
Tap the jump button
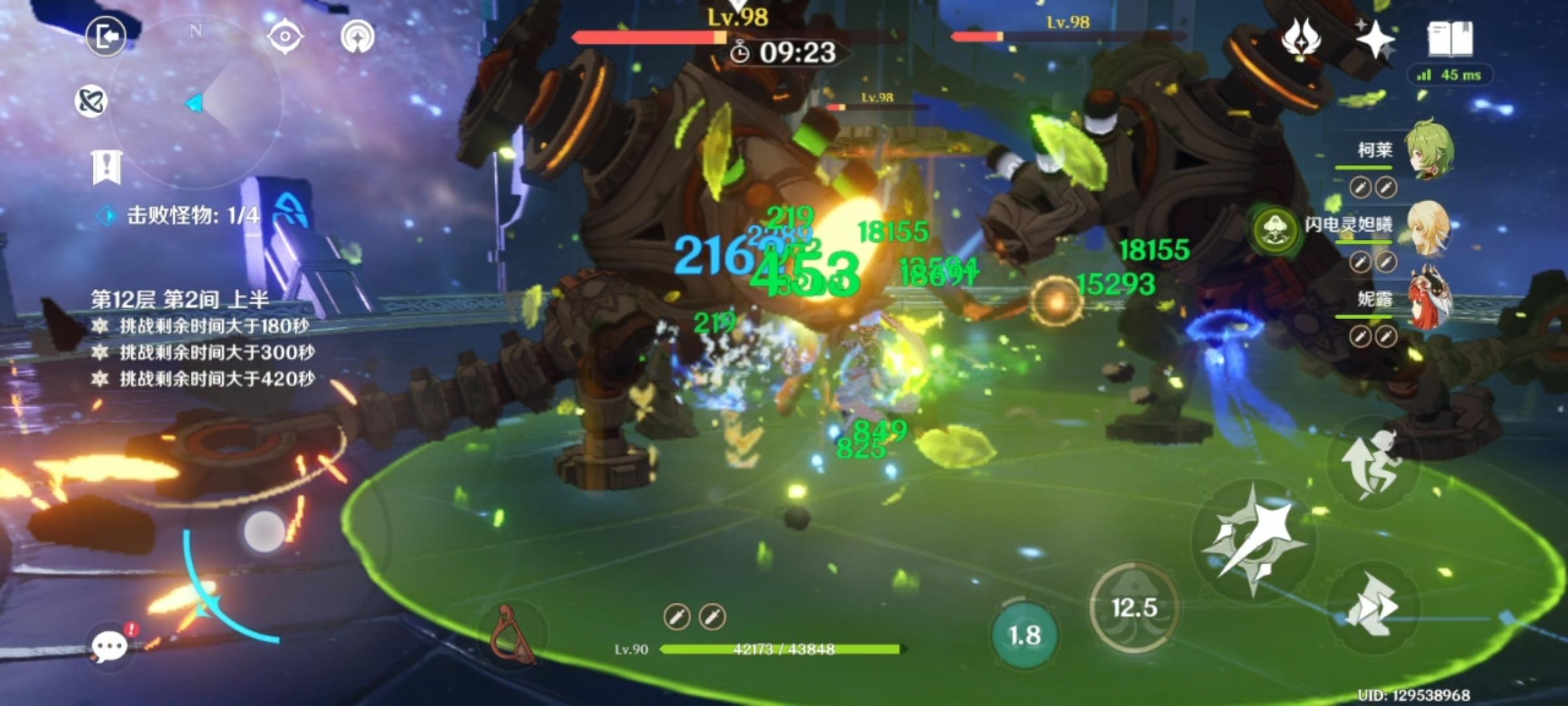[1372, 463]
